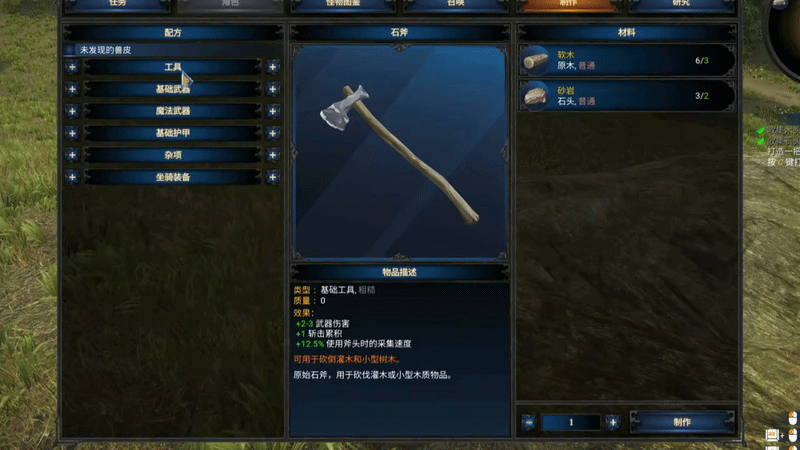Decrease craft quantity with the minus button
The image size is (800, 450).
529,422
